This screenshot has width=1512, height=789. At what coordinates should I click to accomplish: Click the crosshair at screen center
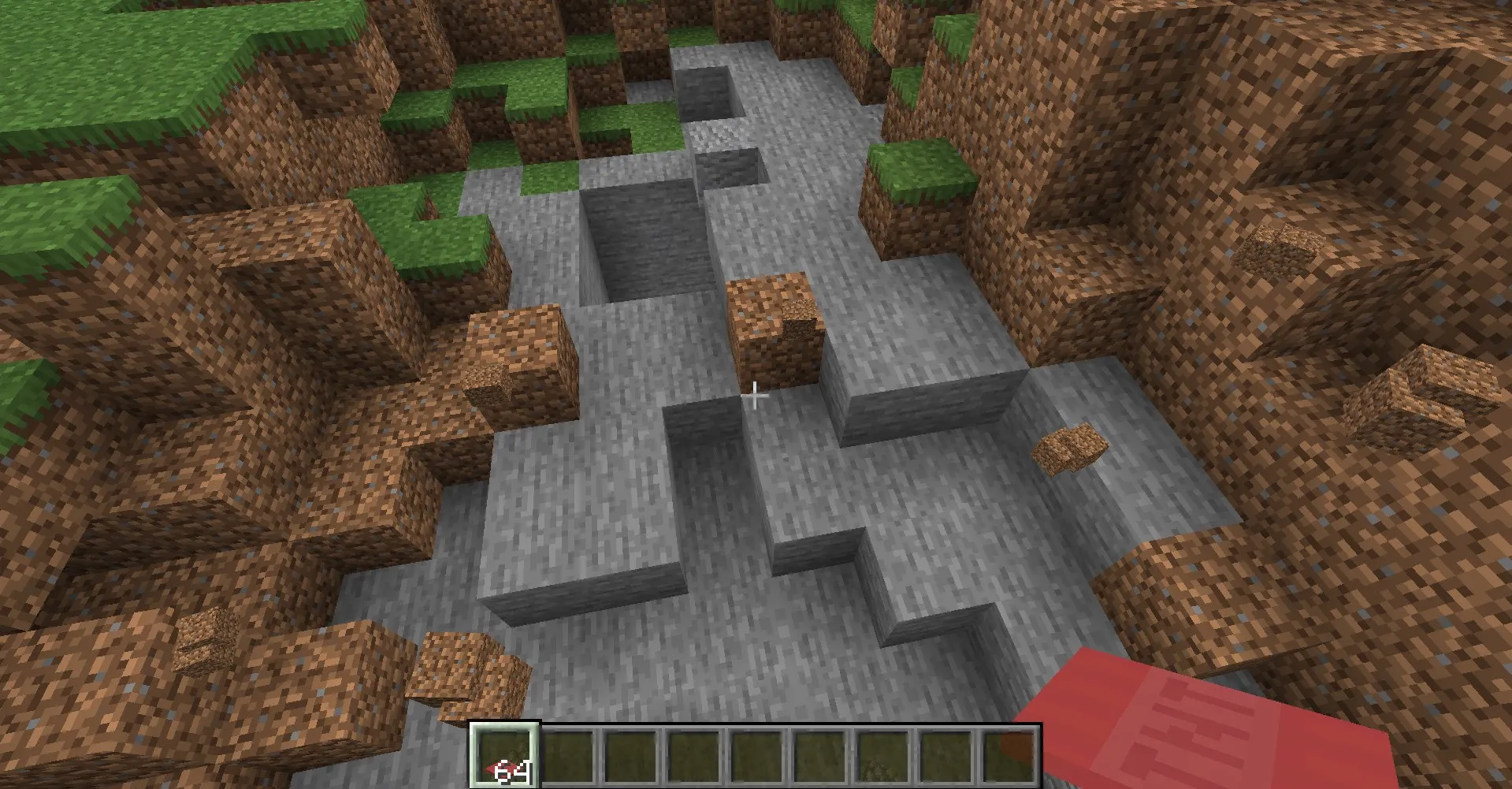pos(756,396)
